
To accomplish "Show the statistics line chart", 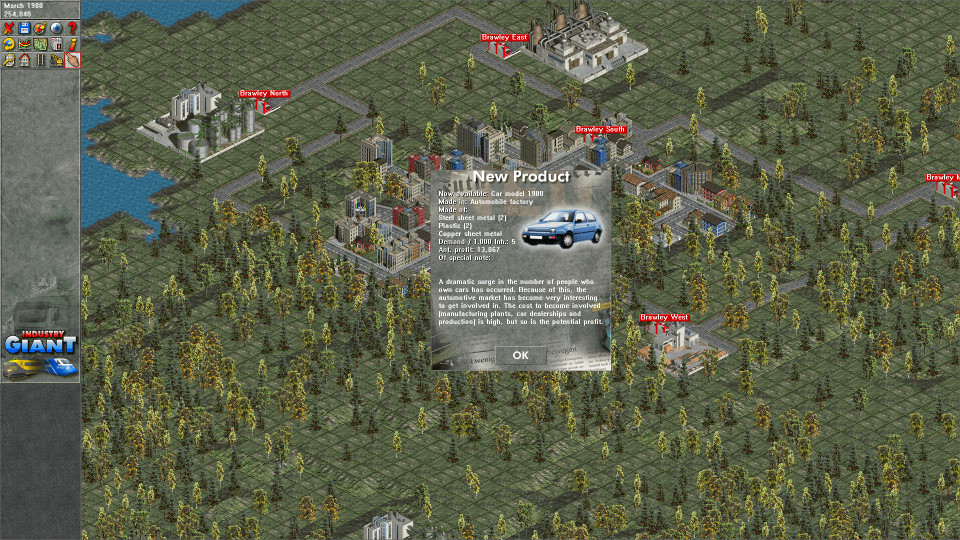I will tap(25, 44).
